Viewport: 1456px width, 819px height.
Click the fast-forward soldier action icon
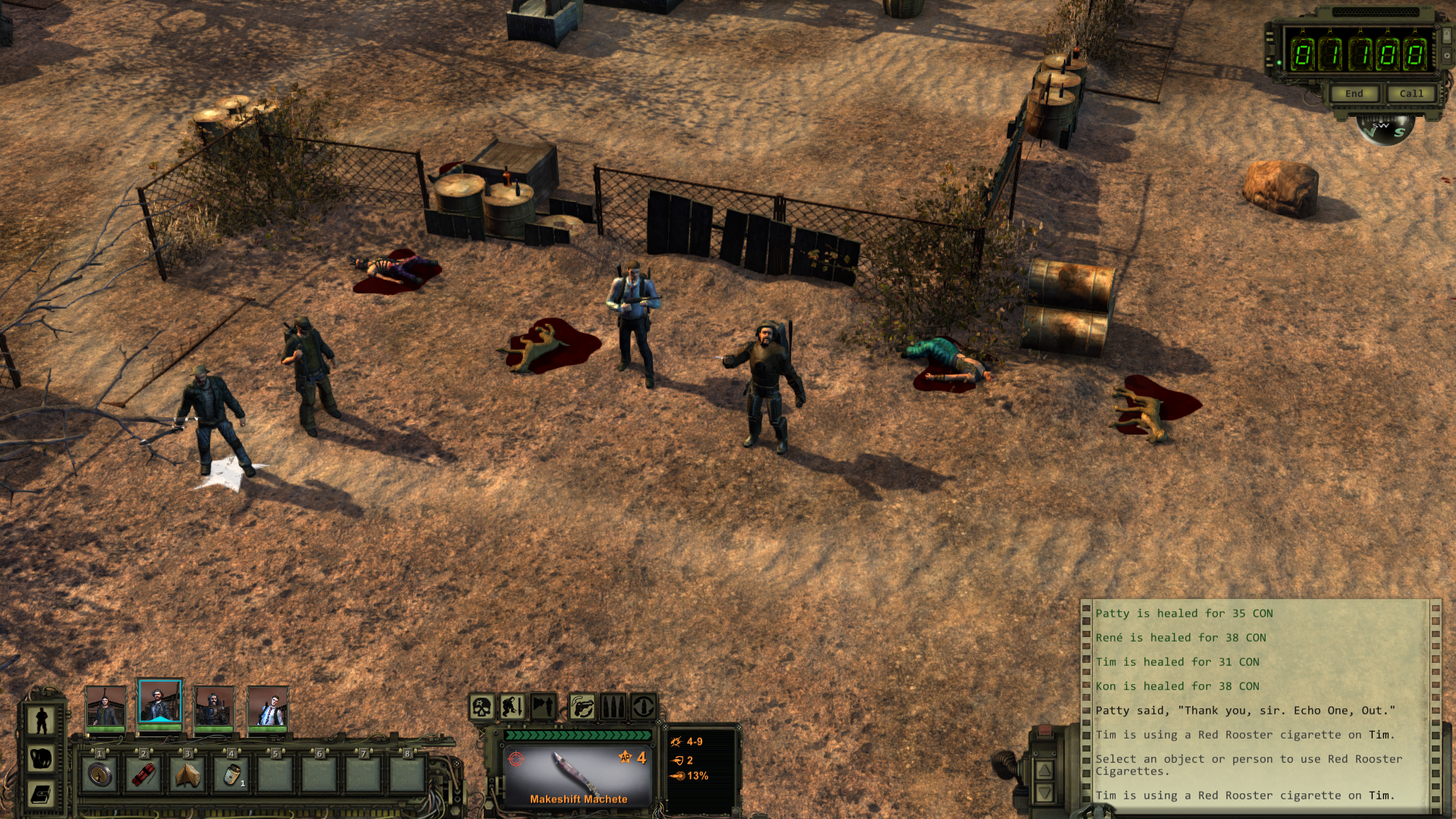[543, 708]
